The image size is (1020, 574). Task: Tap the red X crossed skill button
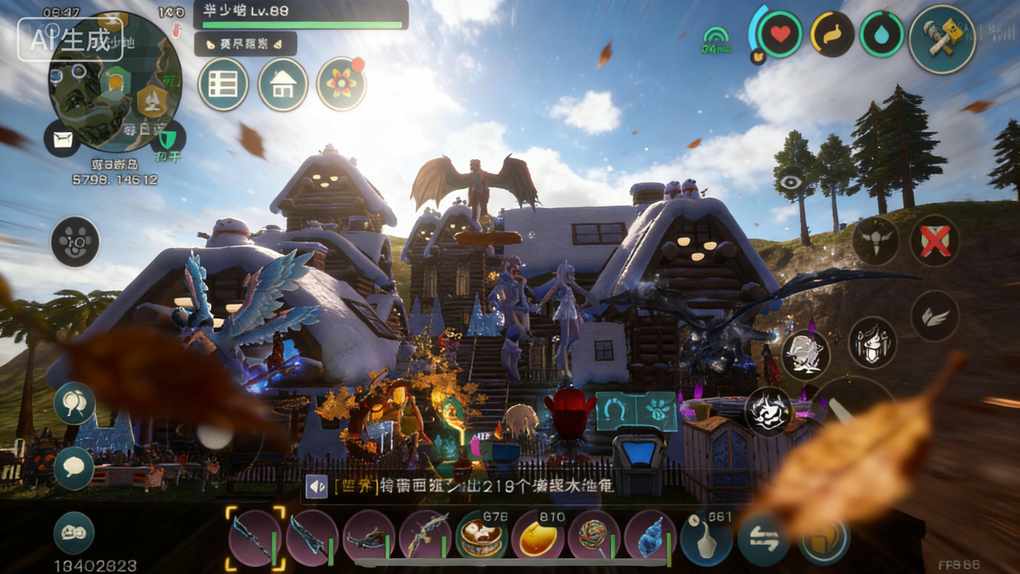935,241
